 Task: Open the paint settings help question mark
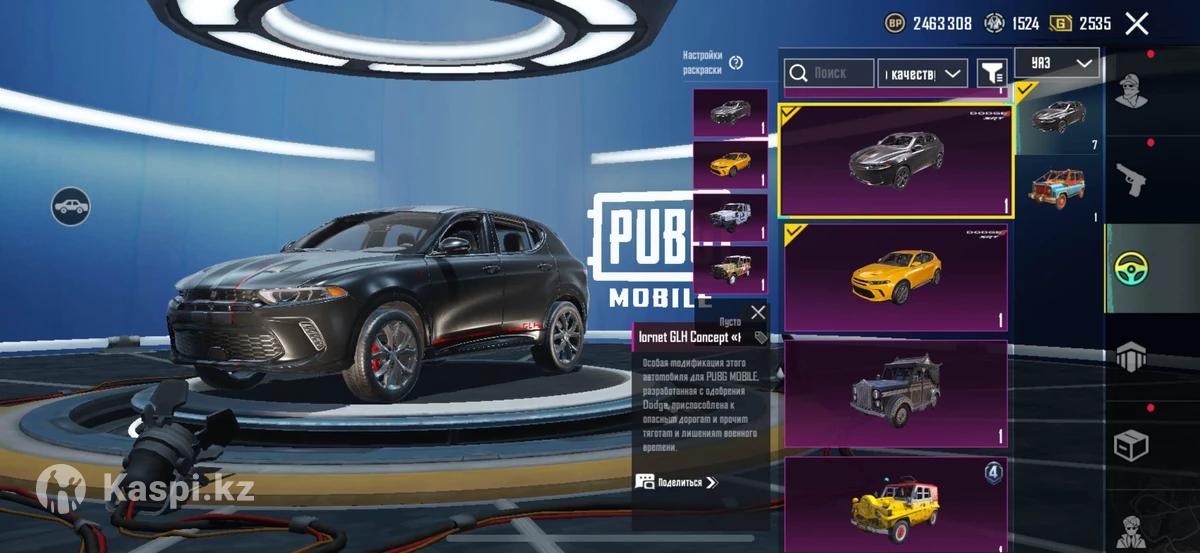click(x=736, y=63)
